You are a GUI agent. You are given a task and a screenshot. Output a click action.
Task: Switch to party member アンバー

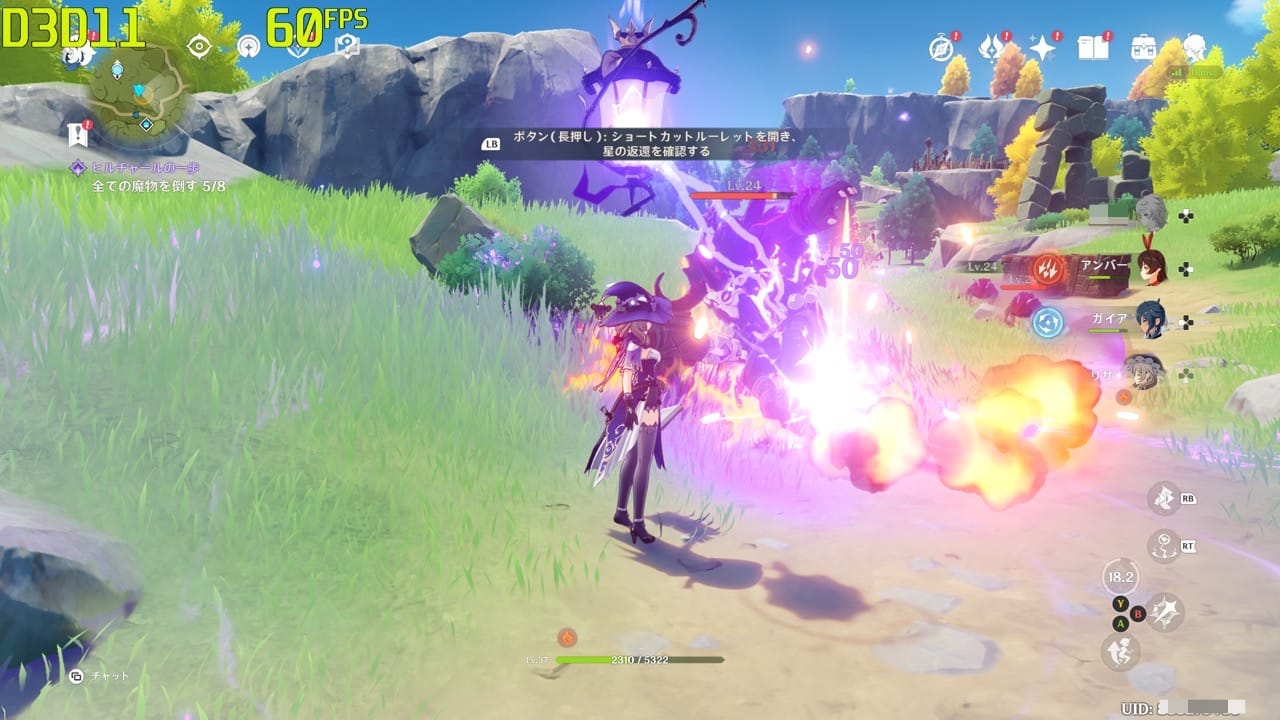1150,267
